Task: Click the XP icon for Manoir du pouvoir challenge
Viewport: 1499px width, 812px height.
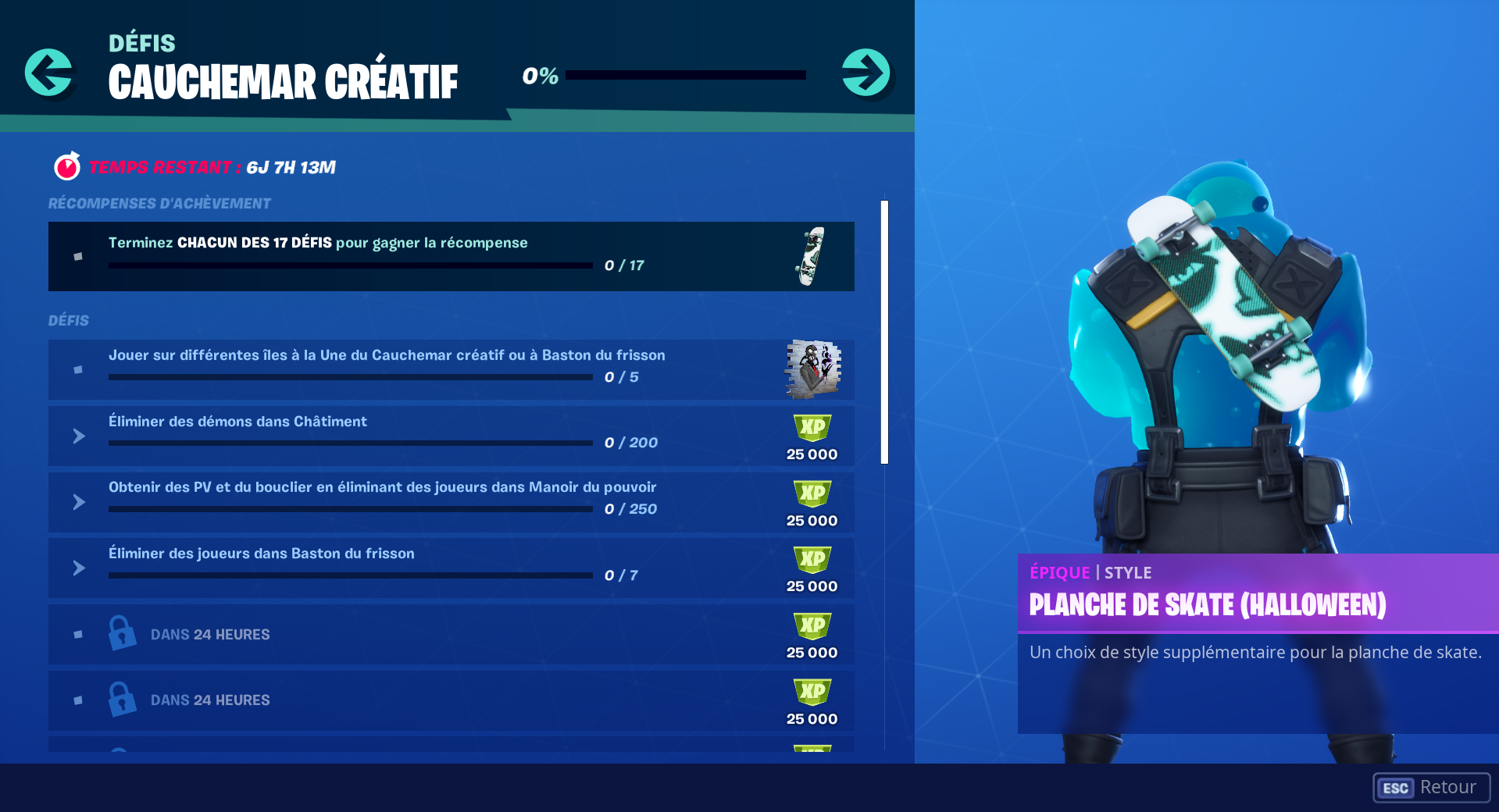Action: 812,492
